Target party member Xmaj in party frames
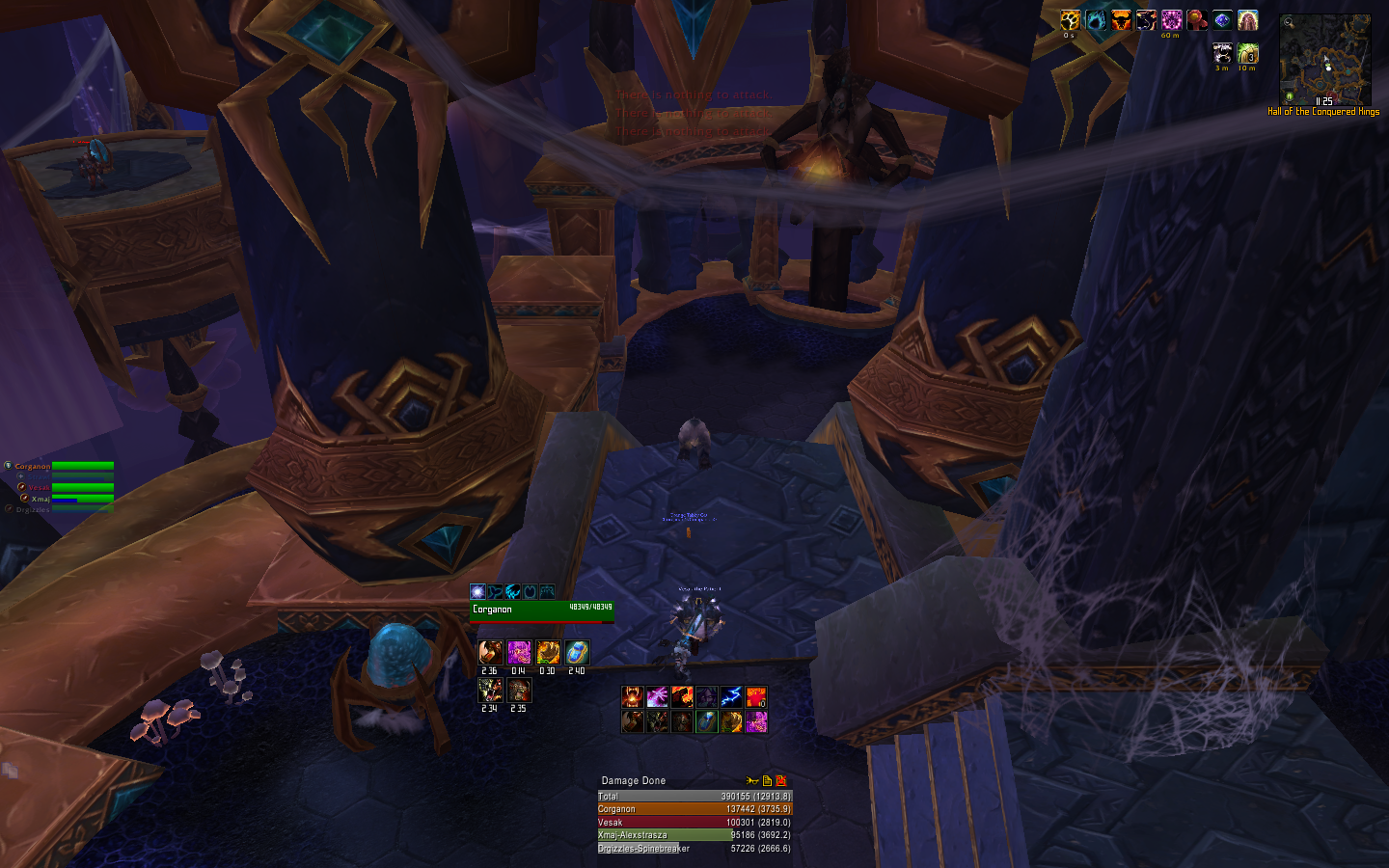Viewport: 1389px width, 868px height. pyautogui.click(x=82, y=499)
